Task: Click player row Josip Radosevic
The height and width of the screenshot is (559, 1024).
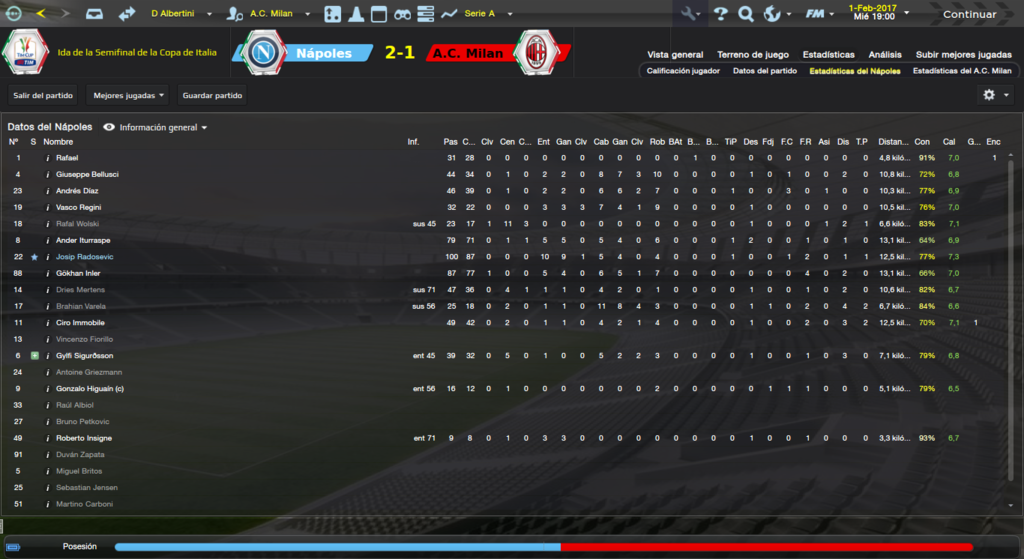Action: (85, 257)
